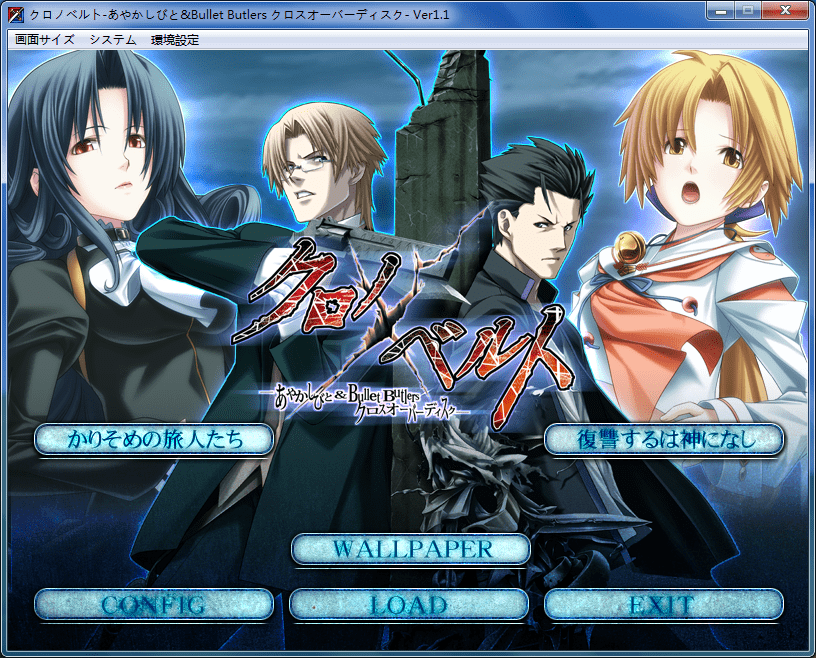Close the game window
816x658 pixels.
787,12
